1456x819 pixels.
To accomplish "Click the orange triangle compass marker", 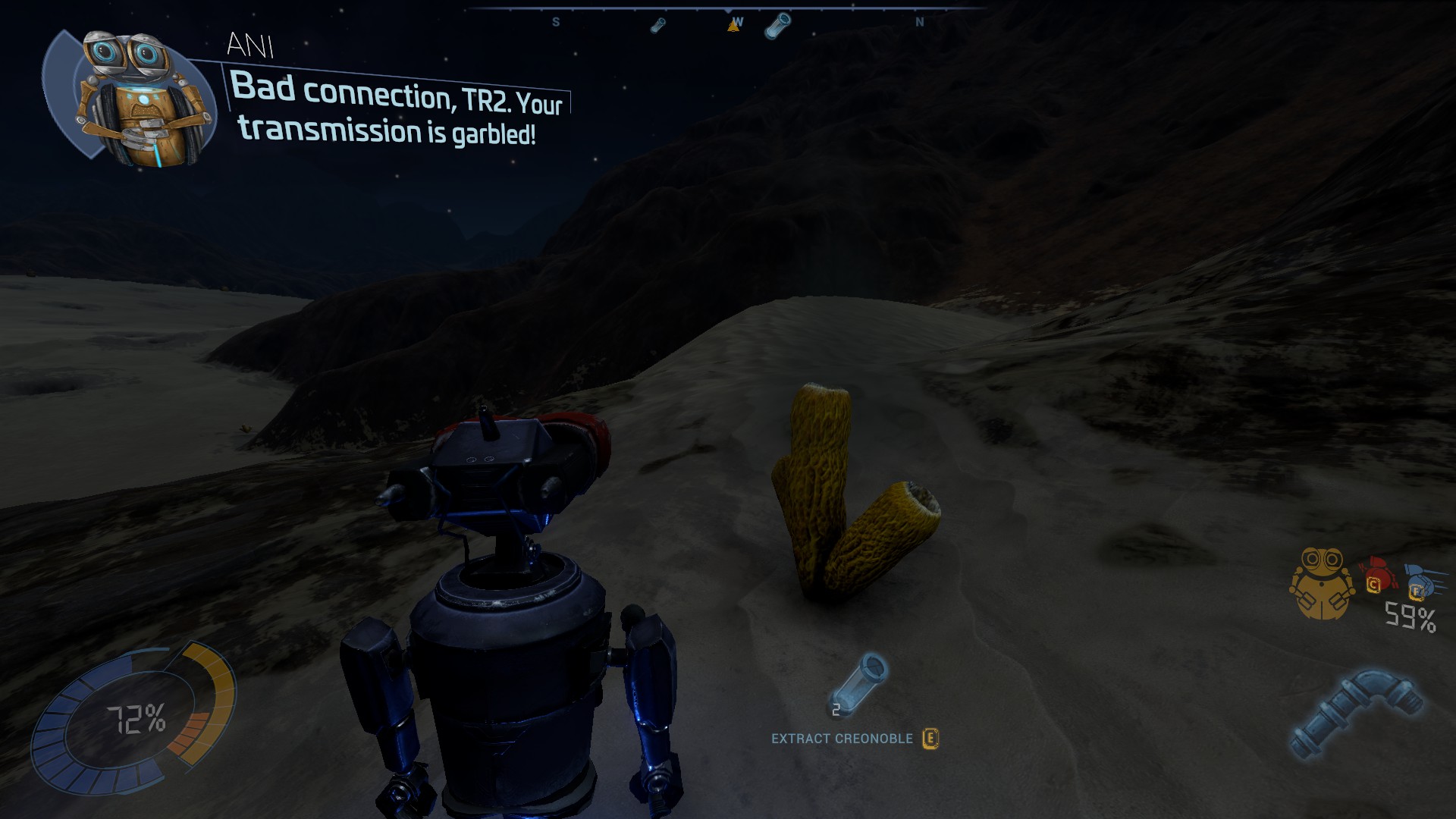I will coord(733,26).
